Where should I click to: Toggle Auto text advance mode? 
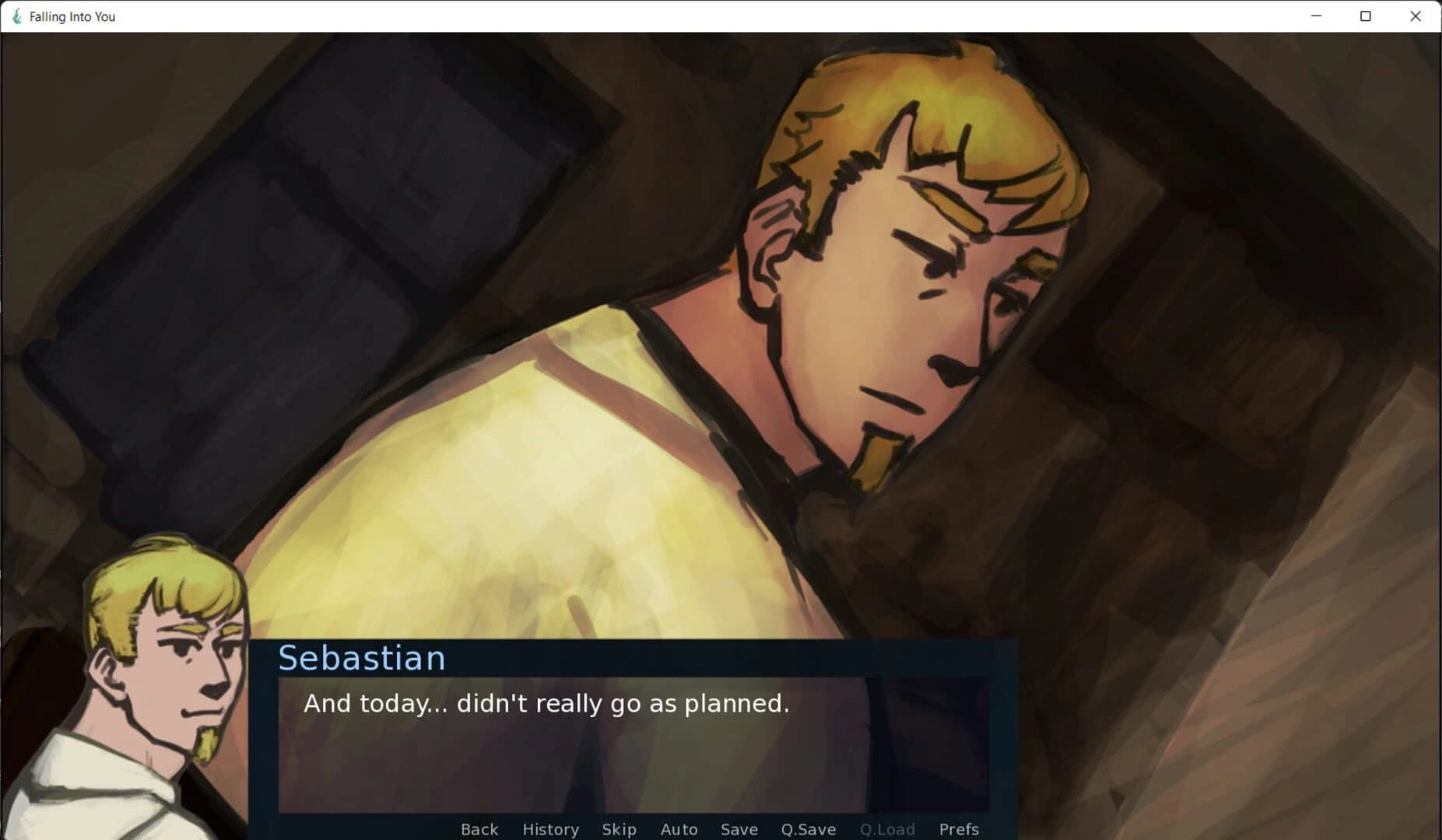(x=679, y=829)
